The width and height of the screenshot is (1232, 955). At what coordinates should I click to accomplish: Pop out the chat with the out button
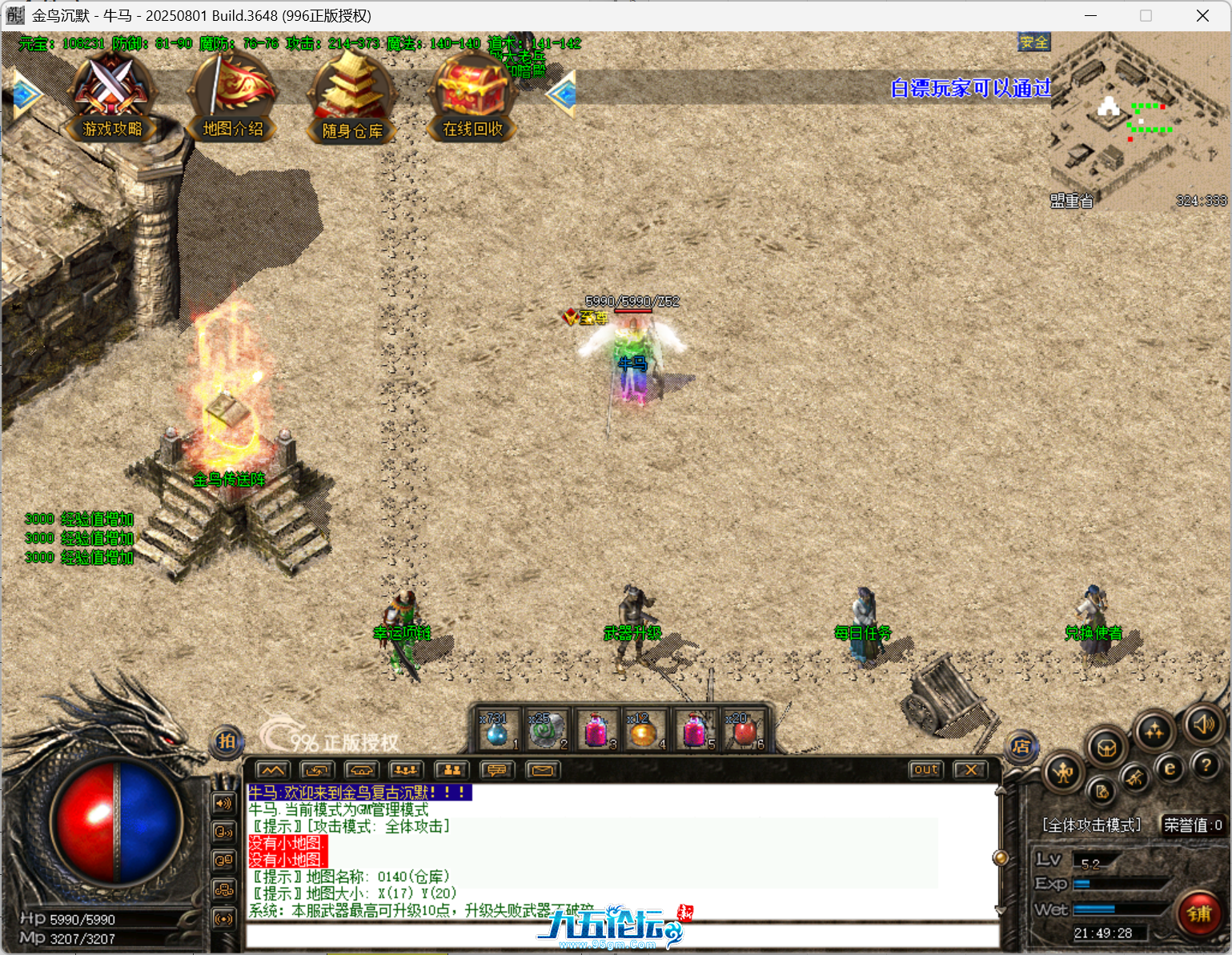click(925, 769)
